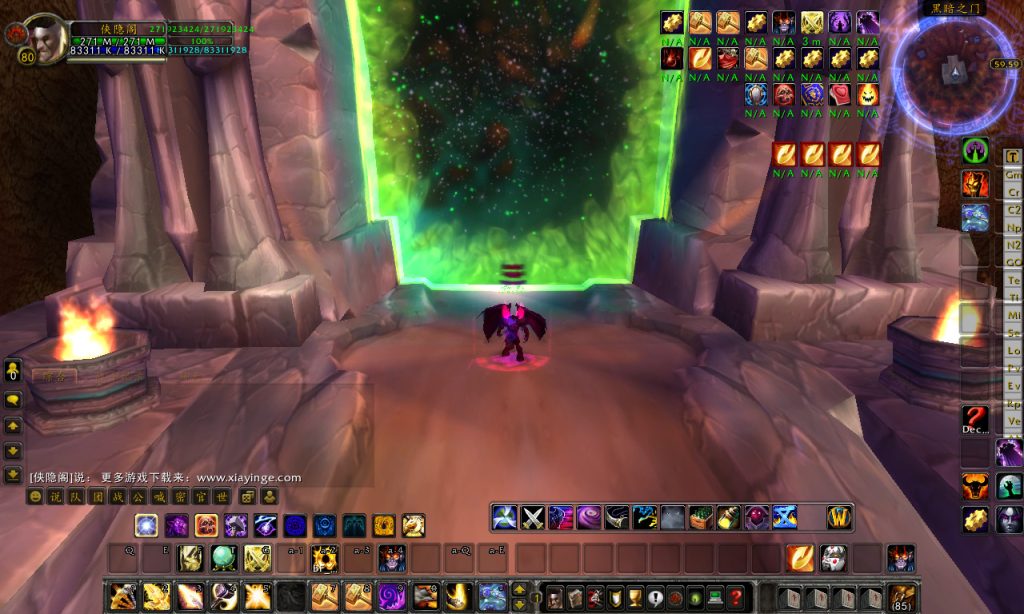Activate the green orb ability on the T key
The height and width of the screenshot is (614, 1024).
(222, 558)
